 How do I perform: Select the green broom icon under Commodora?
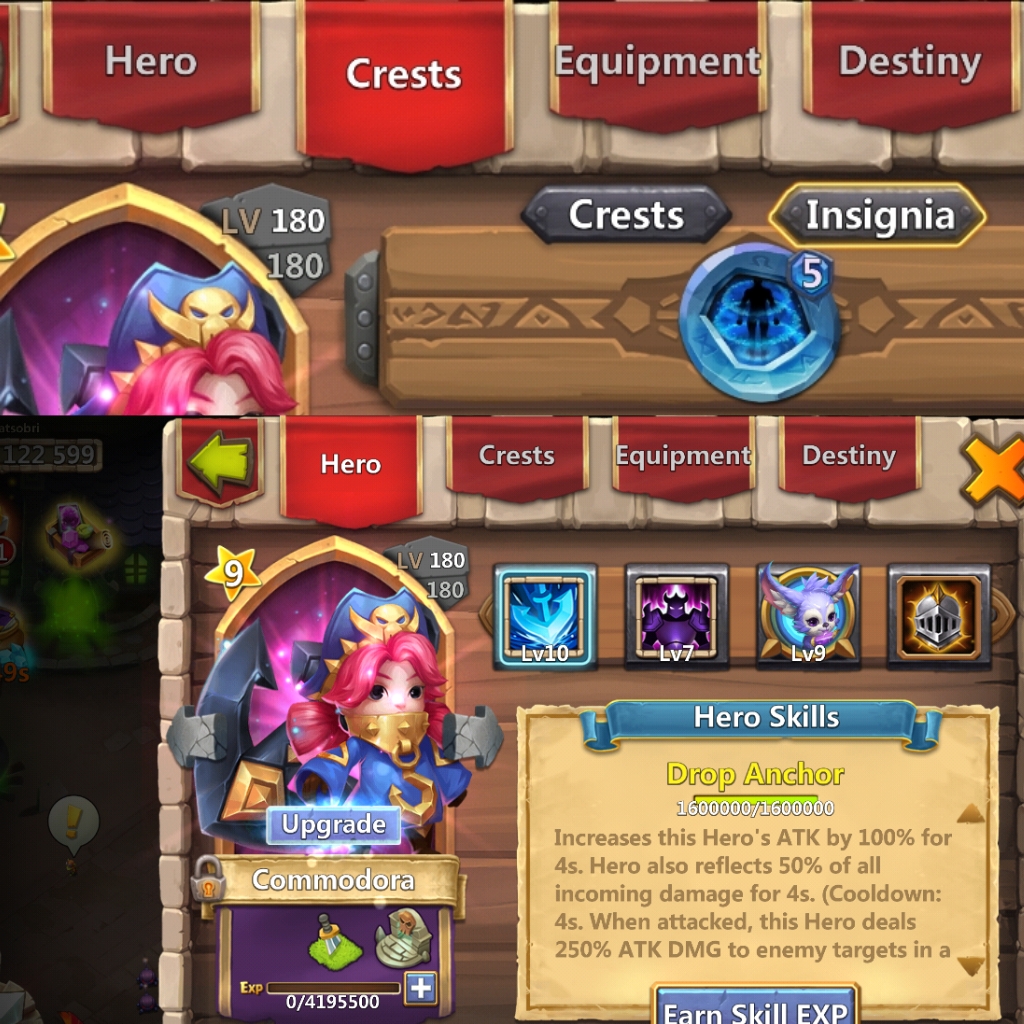(x=336, y=940)
